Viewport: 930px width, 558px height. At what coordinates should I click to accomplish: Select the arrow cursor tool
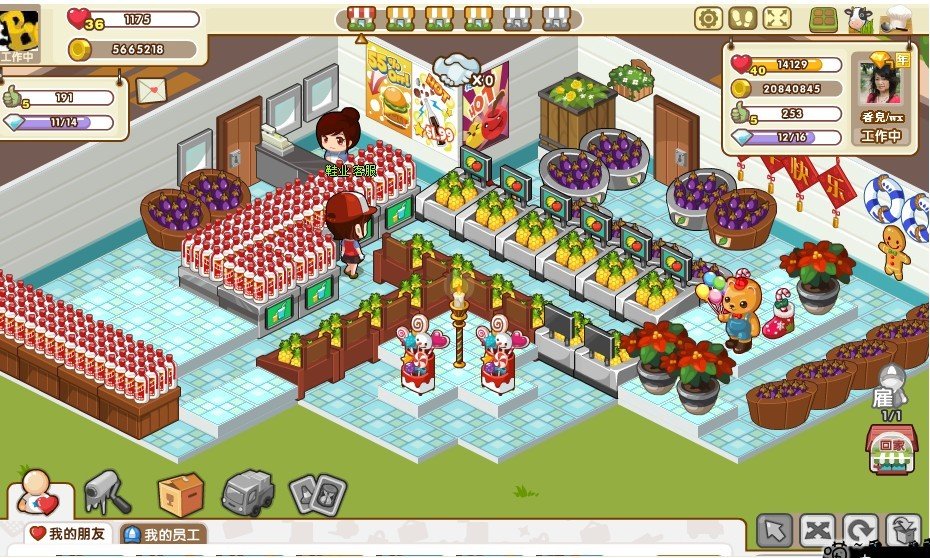[774, 530]
